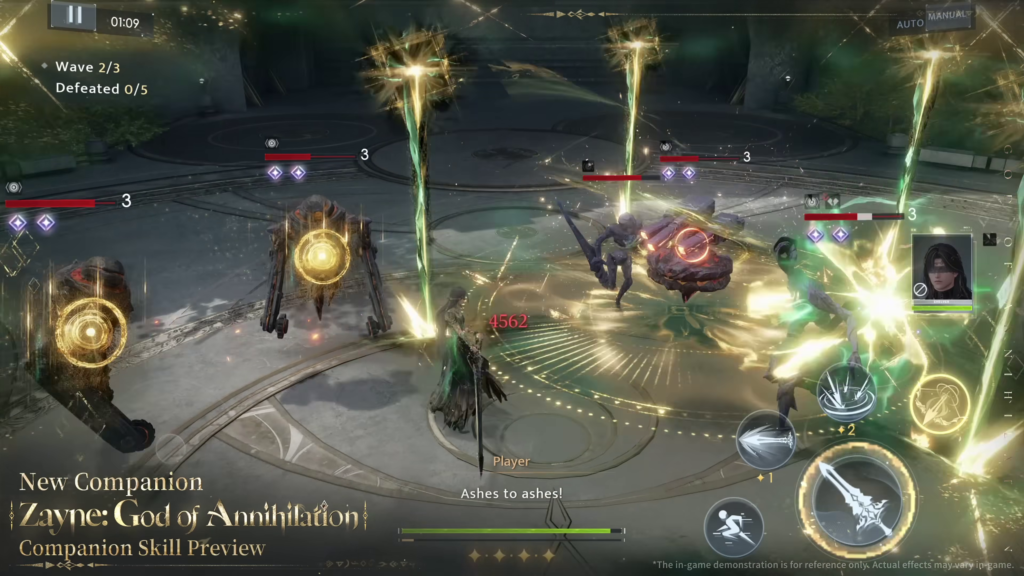
Task: Switch combat mode to Auto
Action: [x=909, y=24]
